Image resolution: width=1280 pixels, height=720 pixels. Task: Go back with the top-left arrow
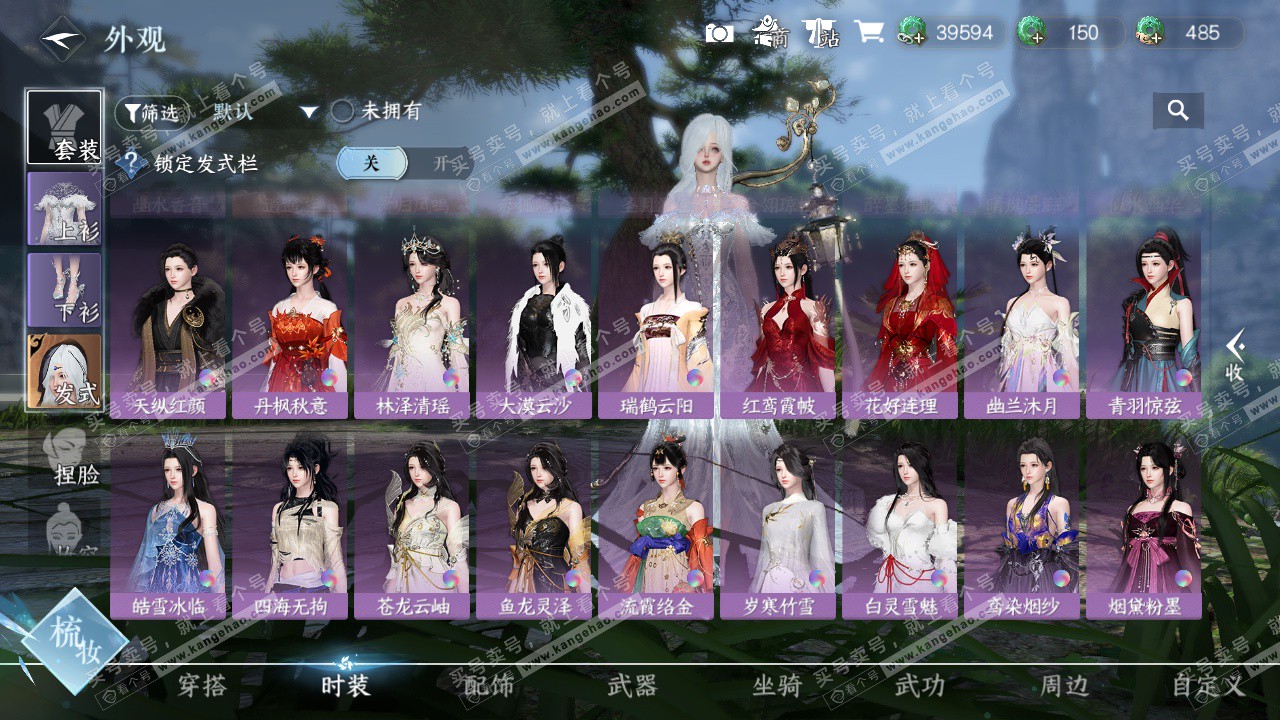click(x=62, y=40)
